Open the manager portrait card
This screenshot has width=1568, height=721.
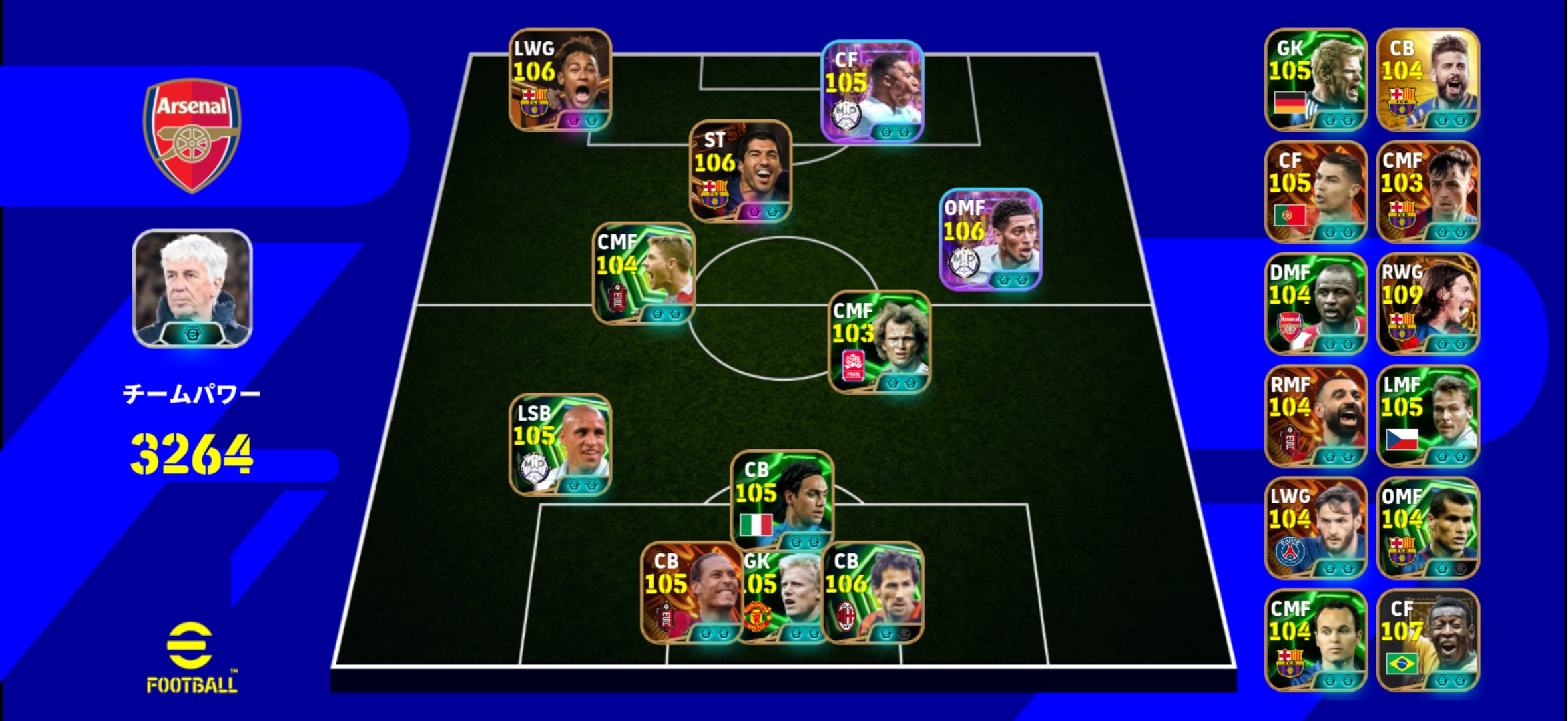192,288
